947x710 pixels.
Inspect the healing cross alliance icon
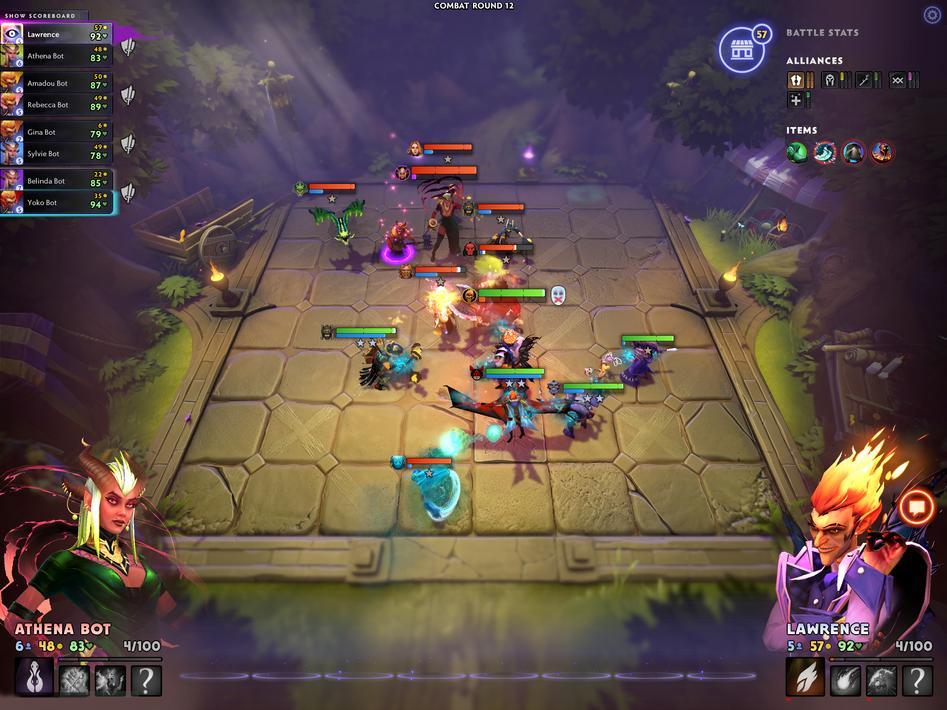[x=796, y=100]
